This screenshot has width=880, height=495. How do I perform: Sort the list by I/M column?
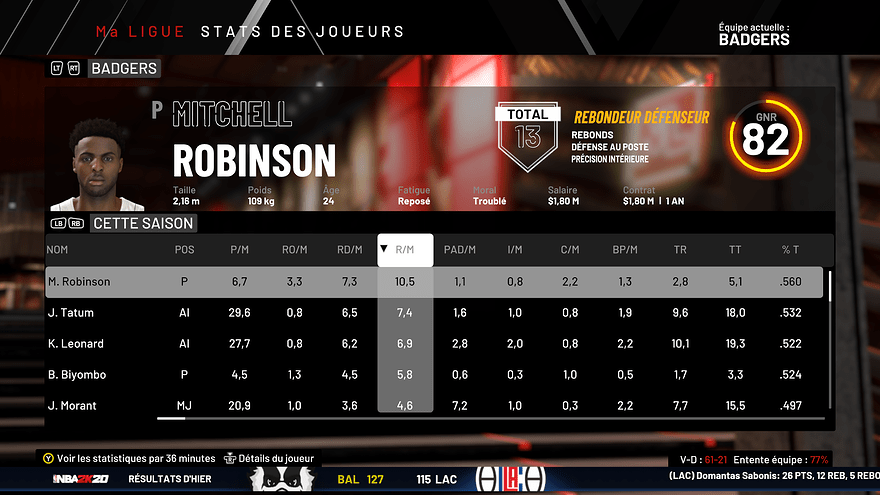(x=515, y=250)
